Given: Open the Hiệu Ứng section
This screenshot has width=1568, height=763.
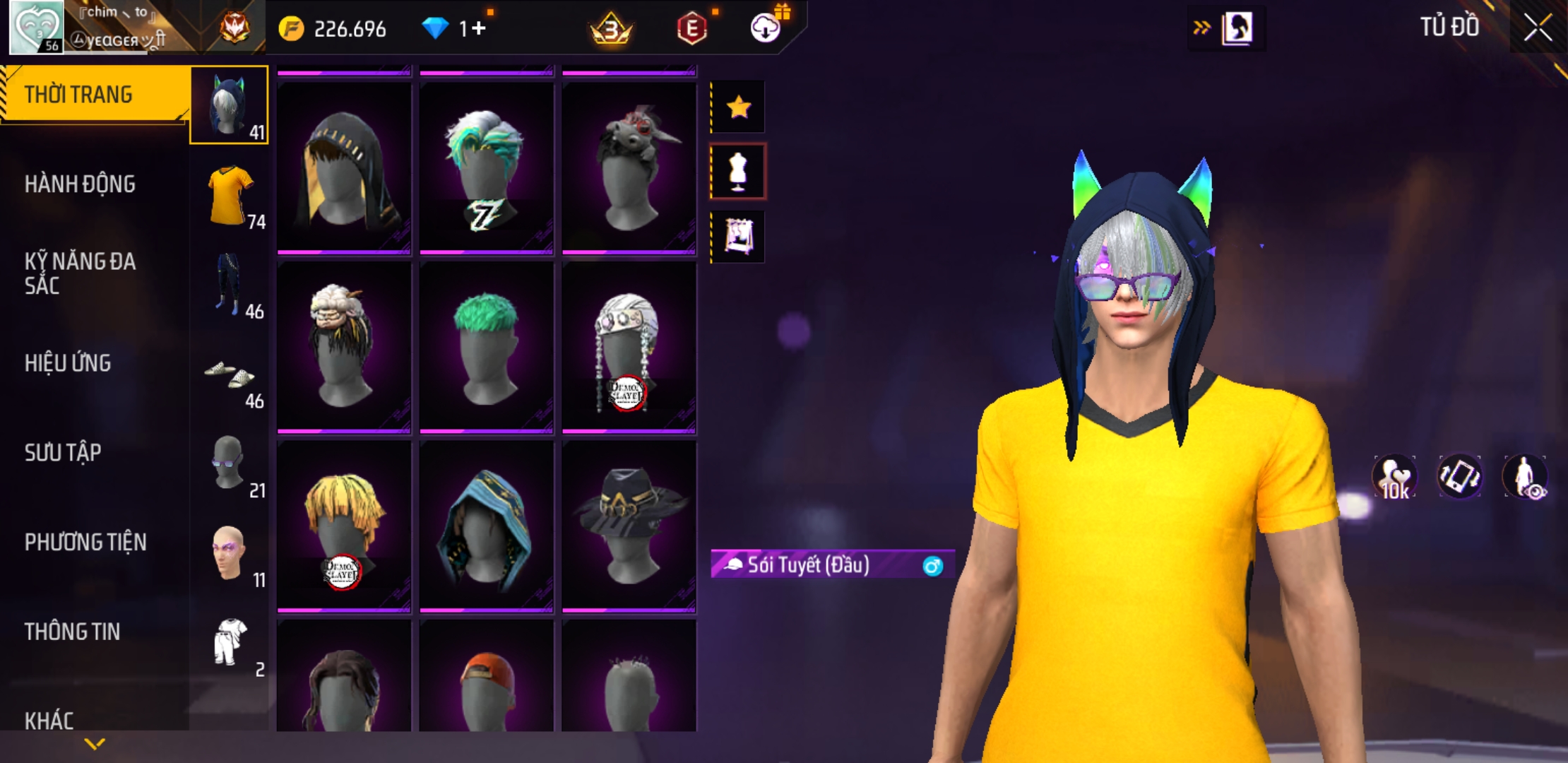Looking at the screenshot, I should coord(68,363).
